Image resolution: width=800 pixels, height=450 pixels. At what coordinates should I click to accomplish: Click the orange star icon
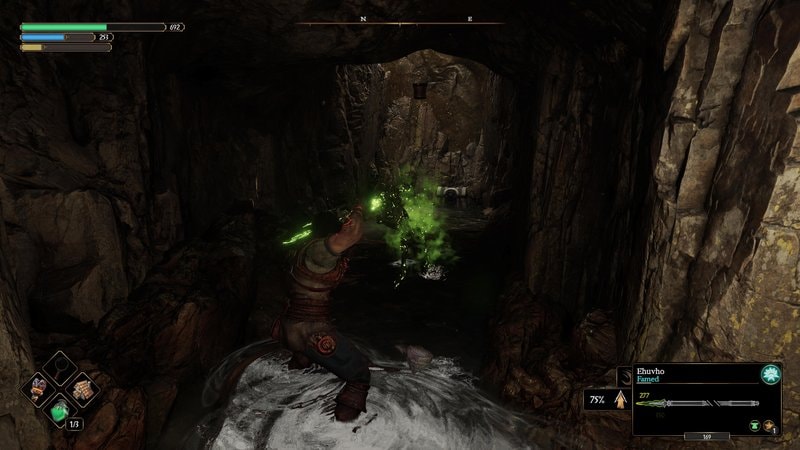tap(769, 425)
